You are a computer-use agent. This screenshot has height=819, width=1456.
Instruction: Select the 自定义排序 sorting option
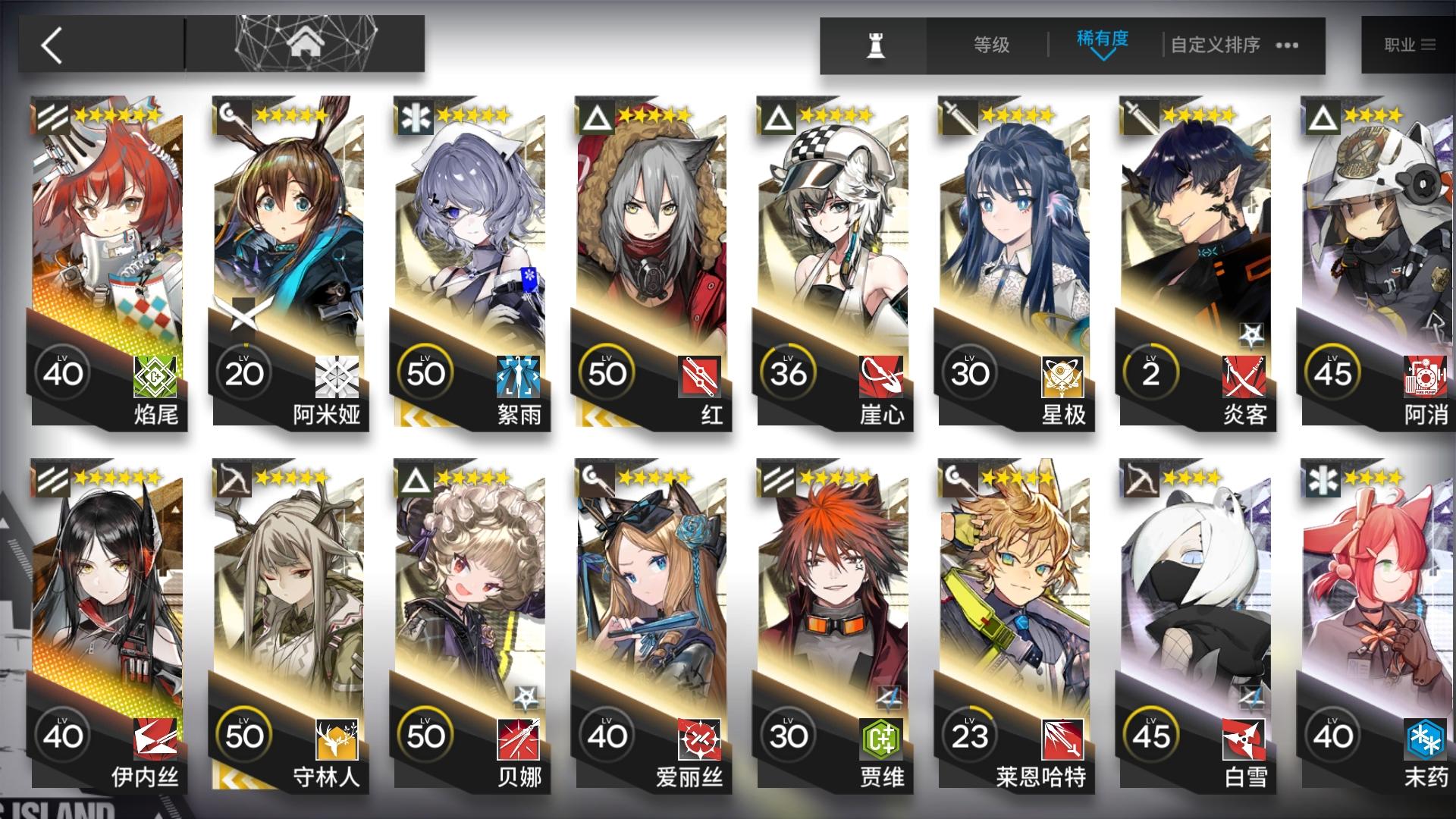[x=1214, y=45]
